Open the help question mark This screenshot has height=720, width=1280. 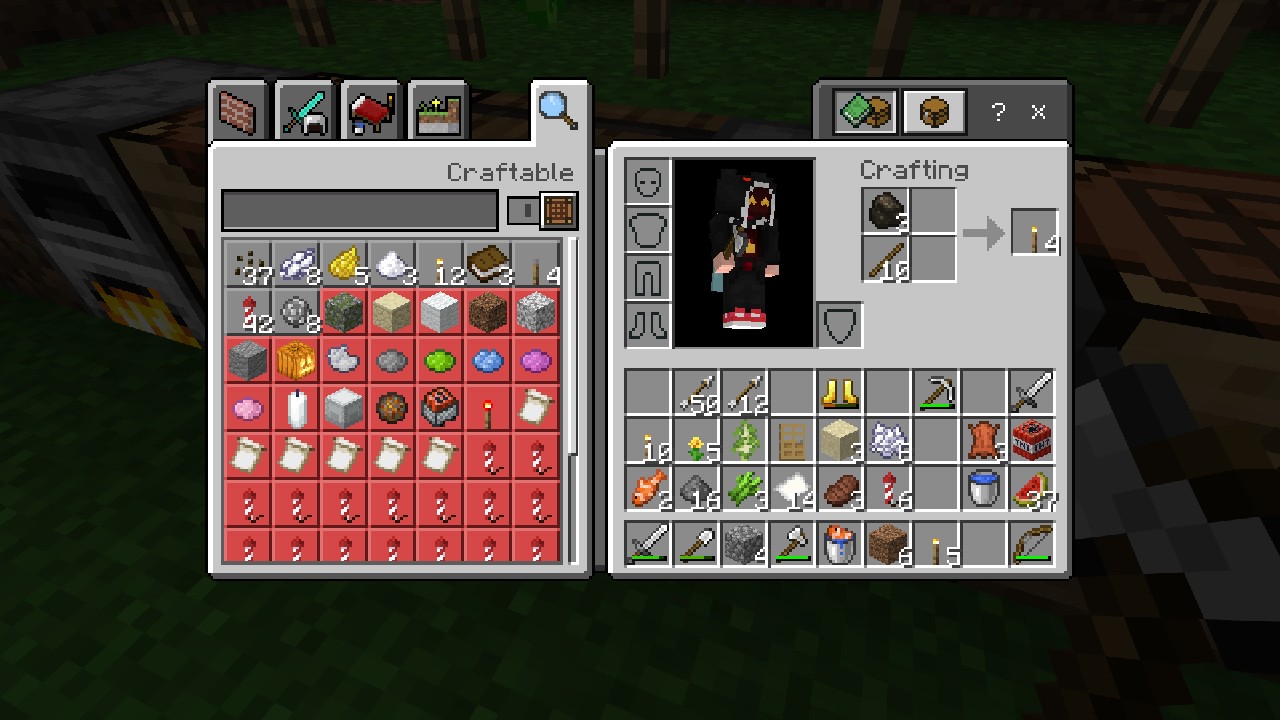997,112
